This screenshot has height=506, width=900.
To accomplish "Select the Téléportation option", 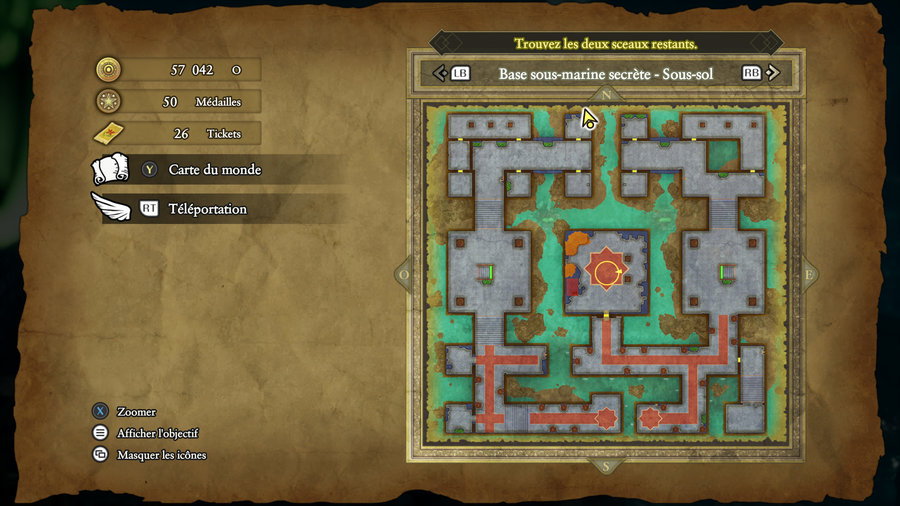I will [207, 209].
